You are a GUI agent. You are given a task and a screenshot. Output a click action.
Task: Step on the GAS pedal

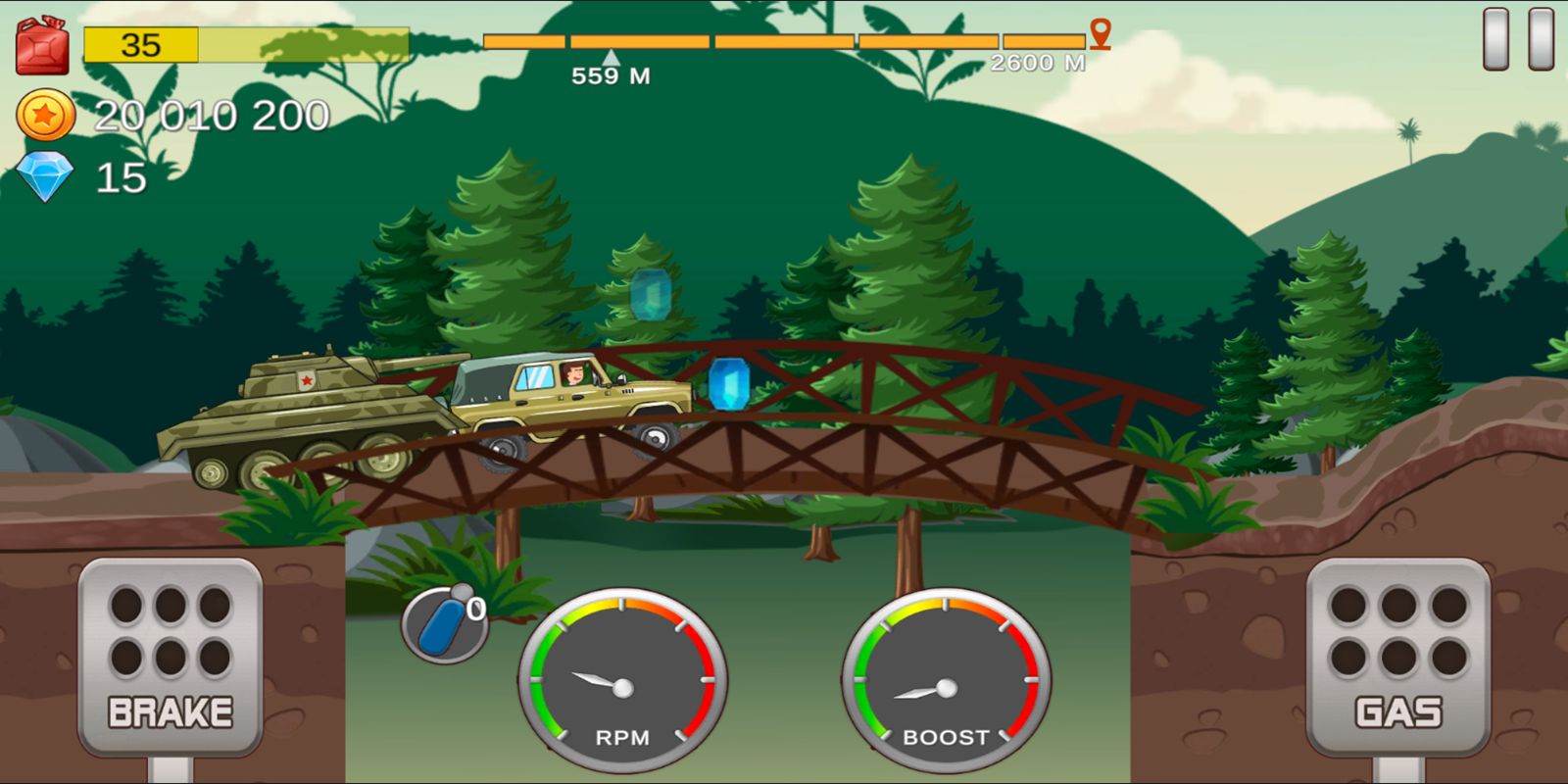point(1397,657)
